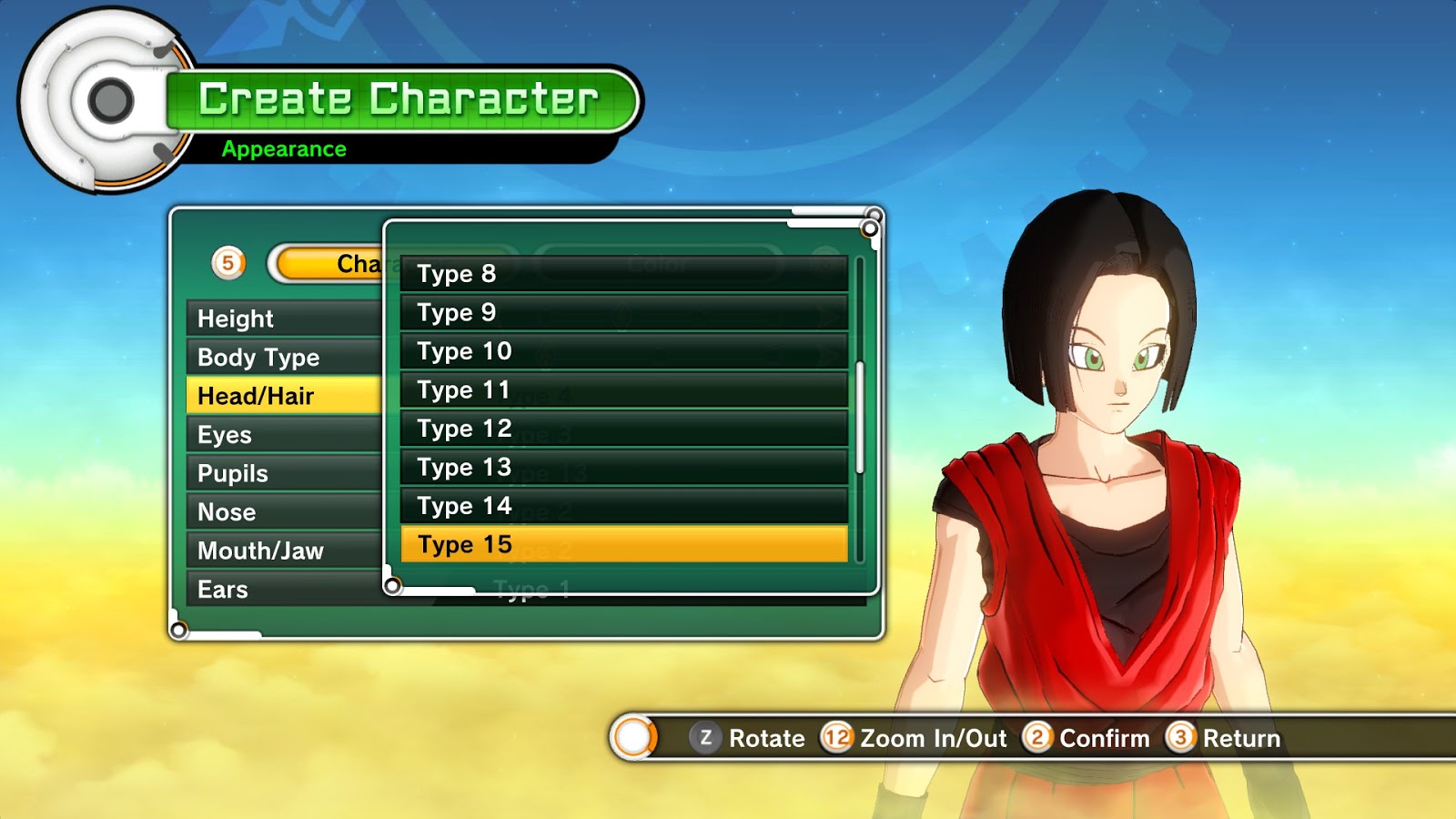Choose hairstyle Type 9
This screenshot has width=1456, height=819.
coord(623,312)
